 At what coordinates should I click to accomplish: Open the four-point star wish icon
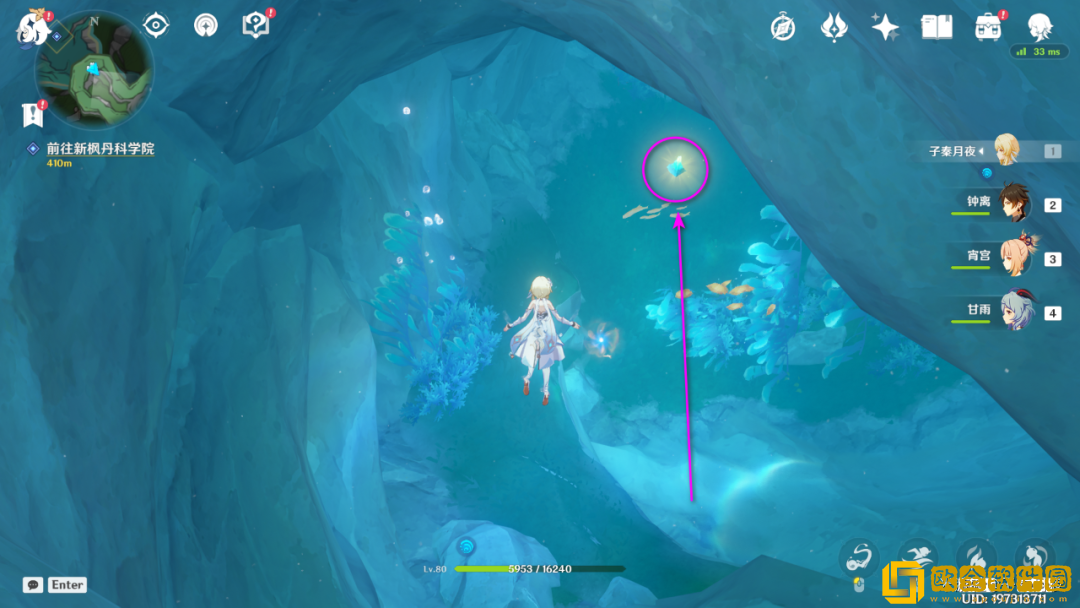(885, 27)
